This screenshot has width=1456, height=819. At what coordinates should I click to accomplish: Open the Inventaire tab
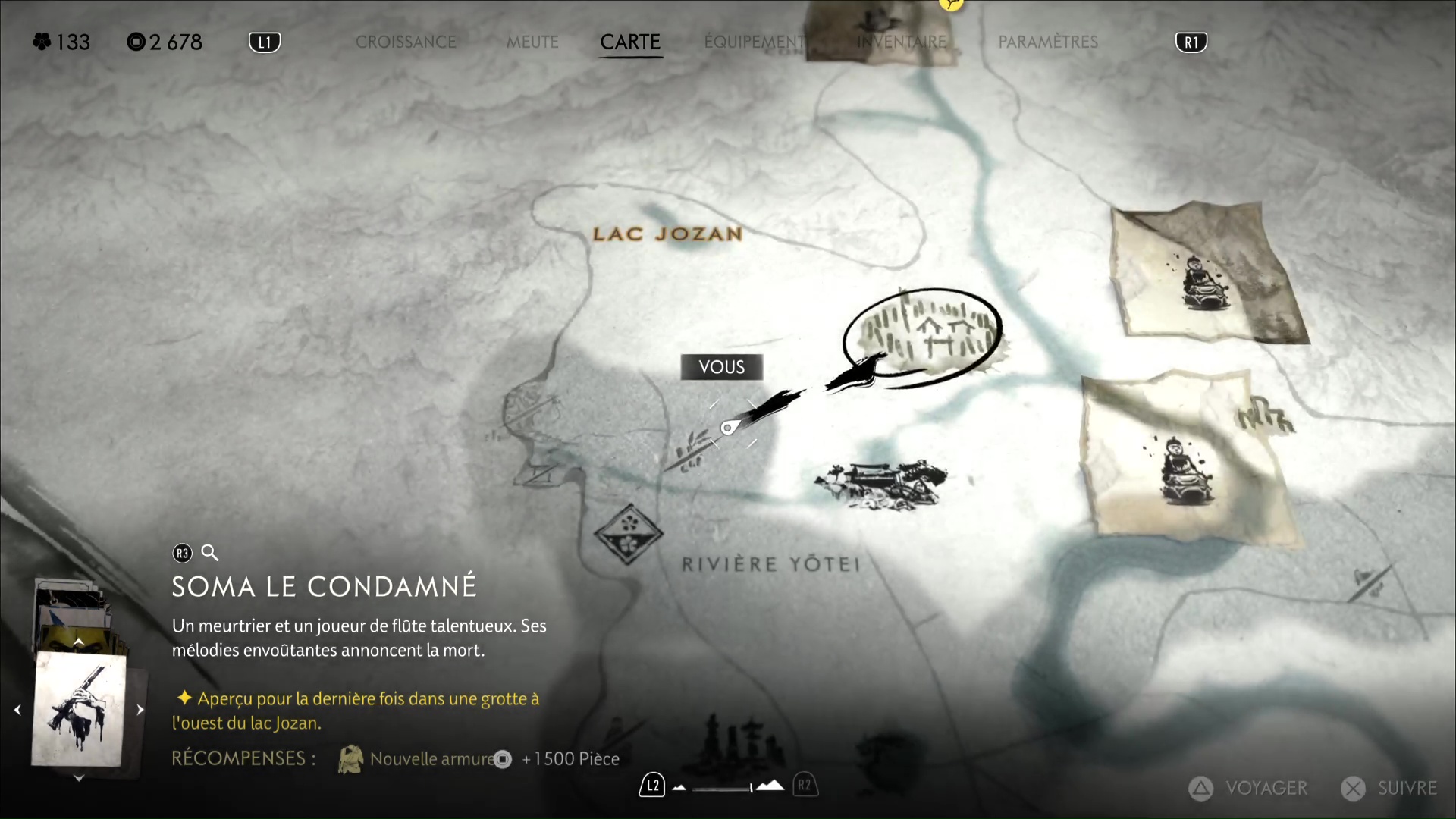click(902, 42)
